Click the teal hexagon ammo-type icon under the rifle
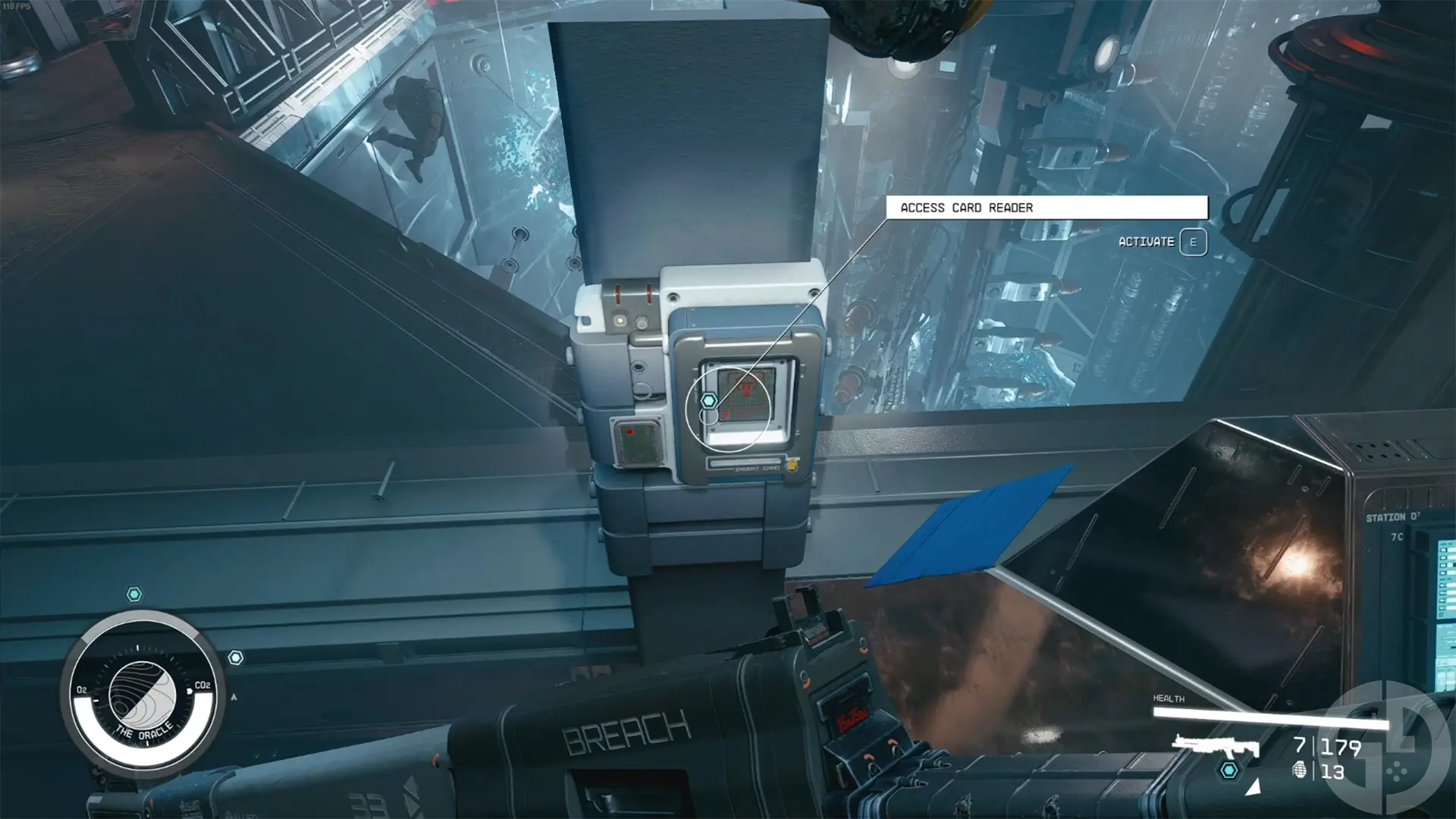 (1230, 772)
